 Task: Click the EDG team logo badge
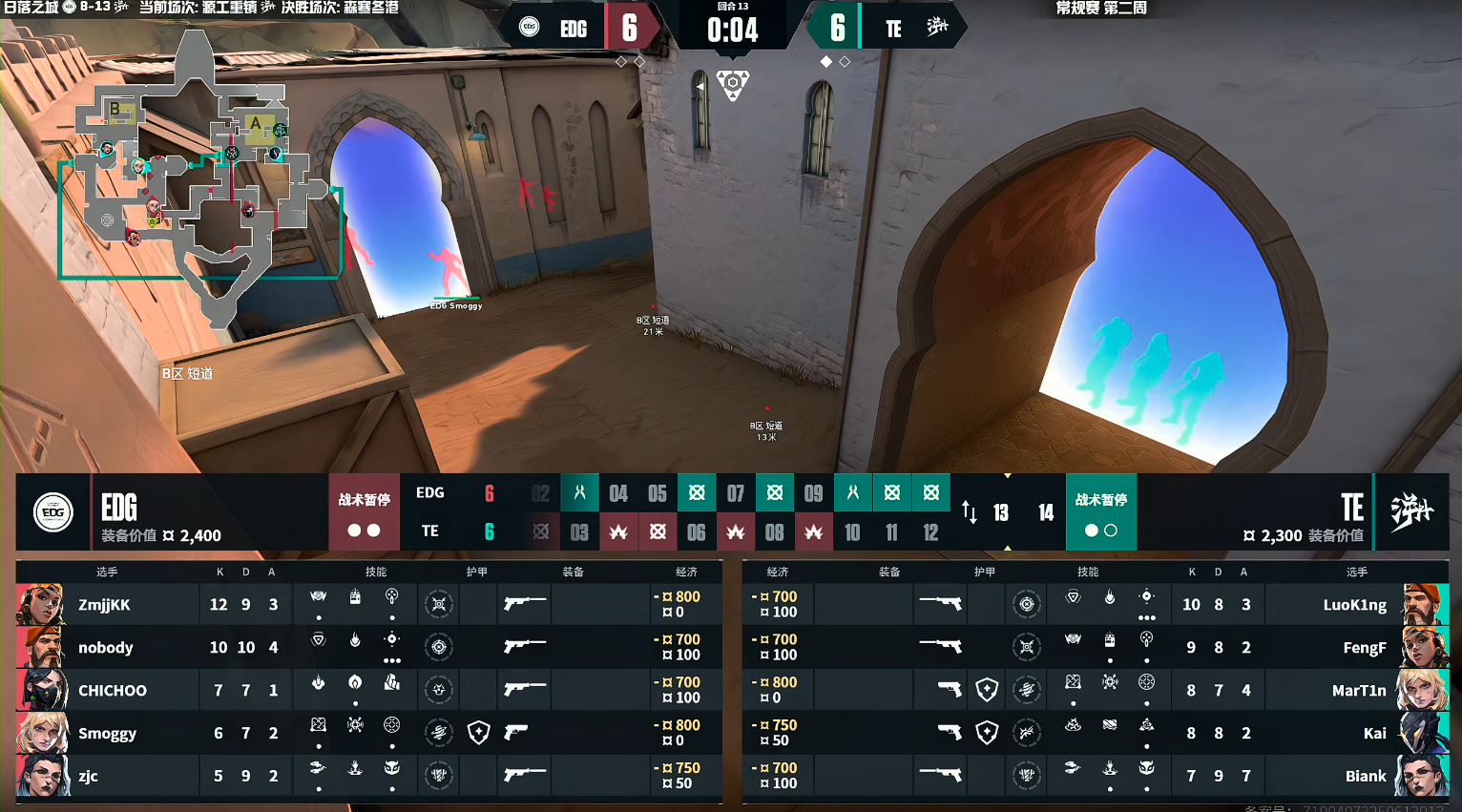pos(53,512)
